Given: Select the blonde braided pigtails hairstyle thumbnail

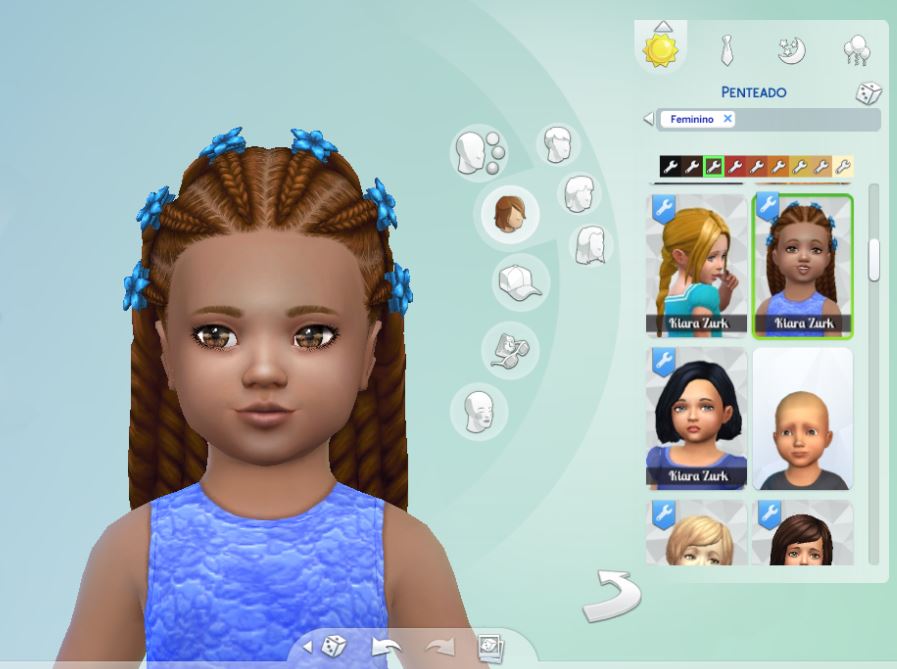Looking at the screenshot, I should click(x=696, y=265).
